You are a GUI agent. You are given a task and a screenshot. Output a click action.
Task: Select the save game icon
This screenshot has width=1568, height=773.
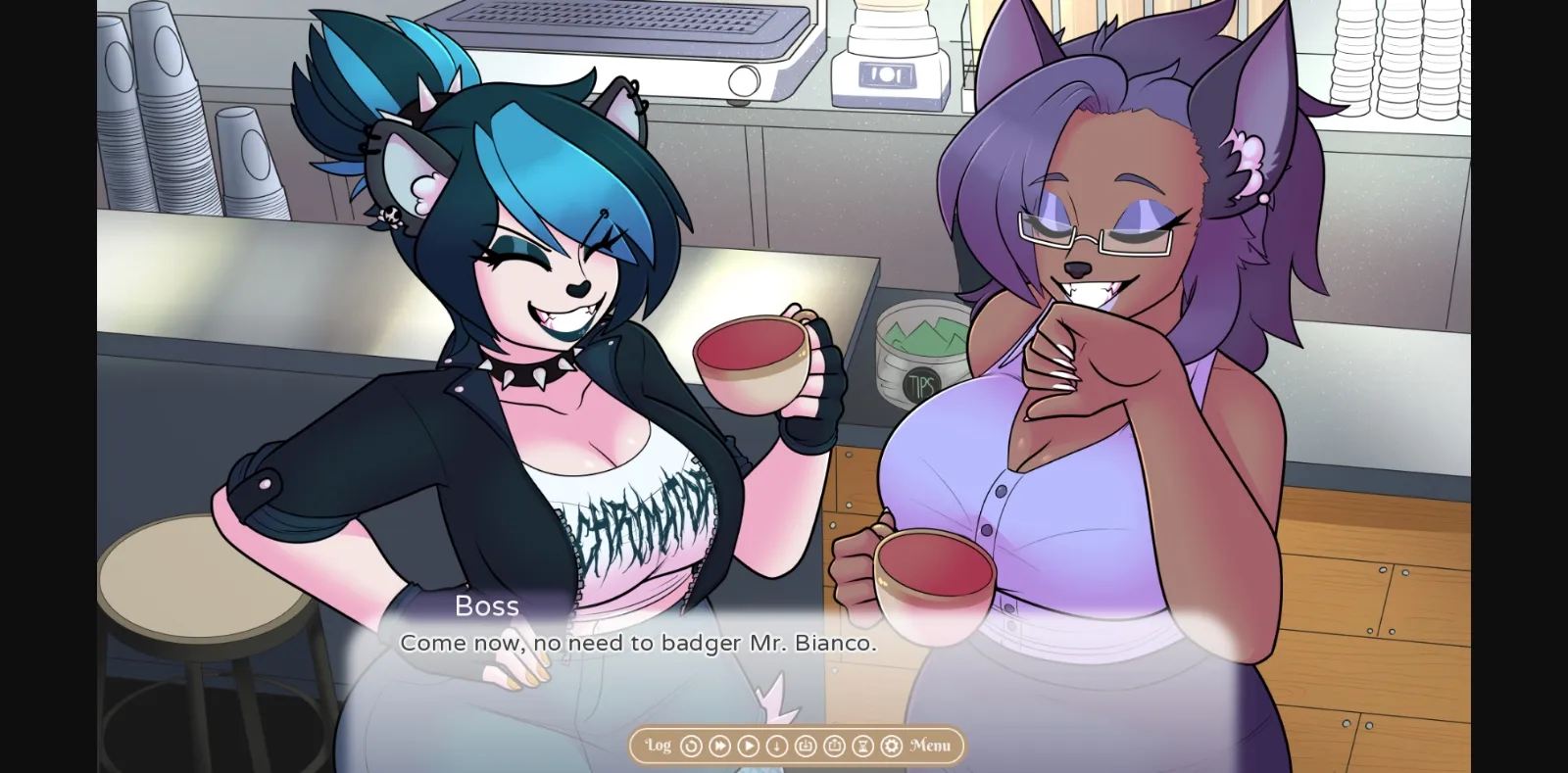[x=806, y=746]
